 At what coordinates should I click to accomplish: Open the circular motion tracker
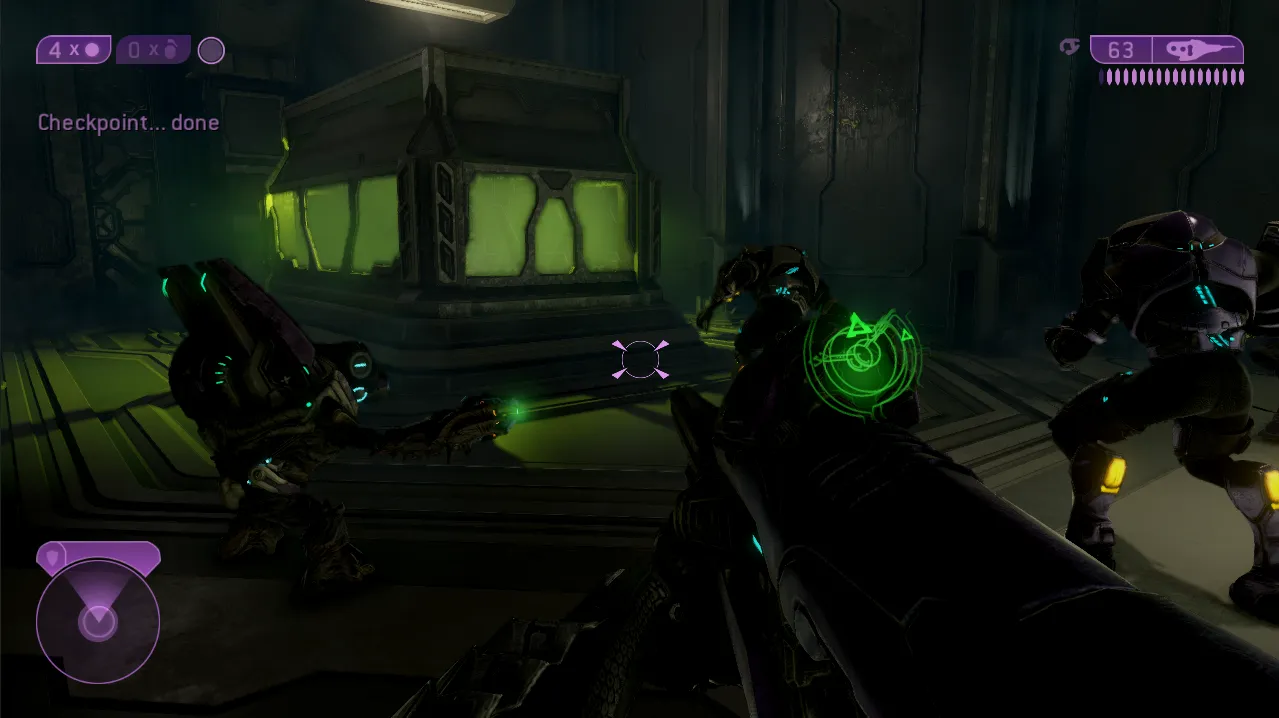pyautogui.click(x=98, y=621)
